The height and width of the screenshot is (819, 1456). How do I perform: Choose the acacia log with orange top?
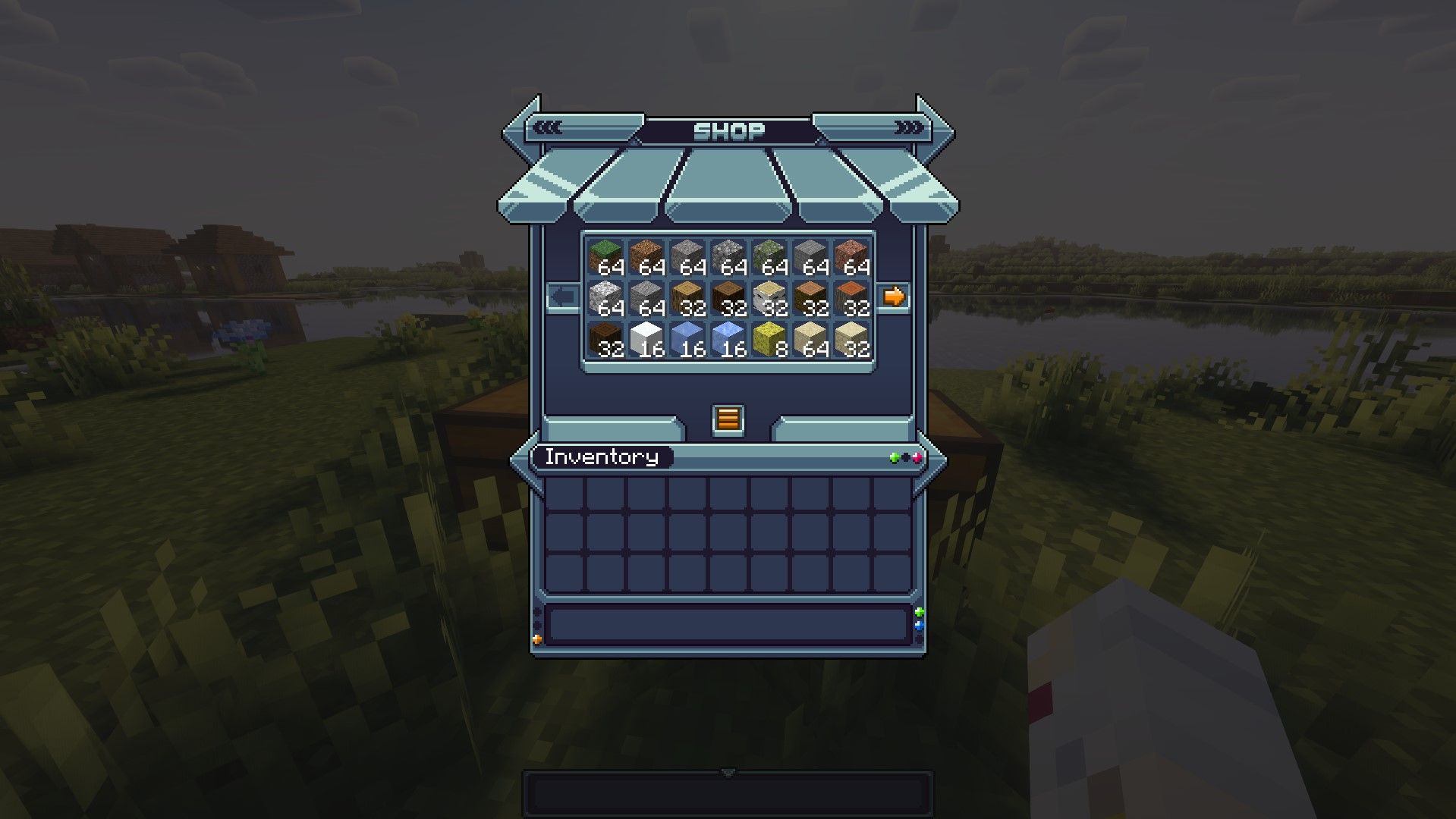click(851, 298)
